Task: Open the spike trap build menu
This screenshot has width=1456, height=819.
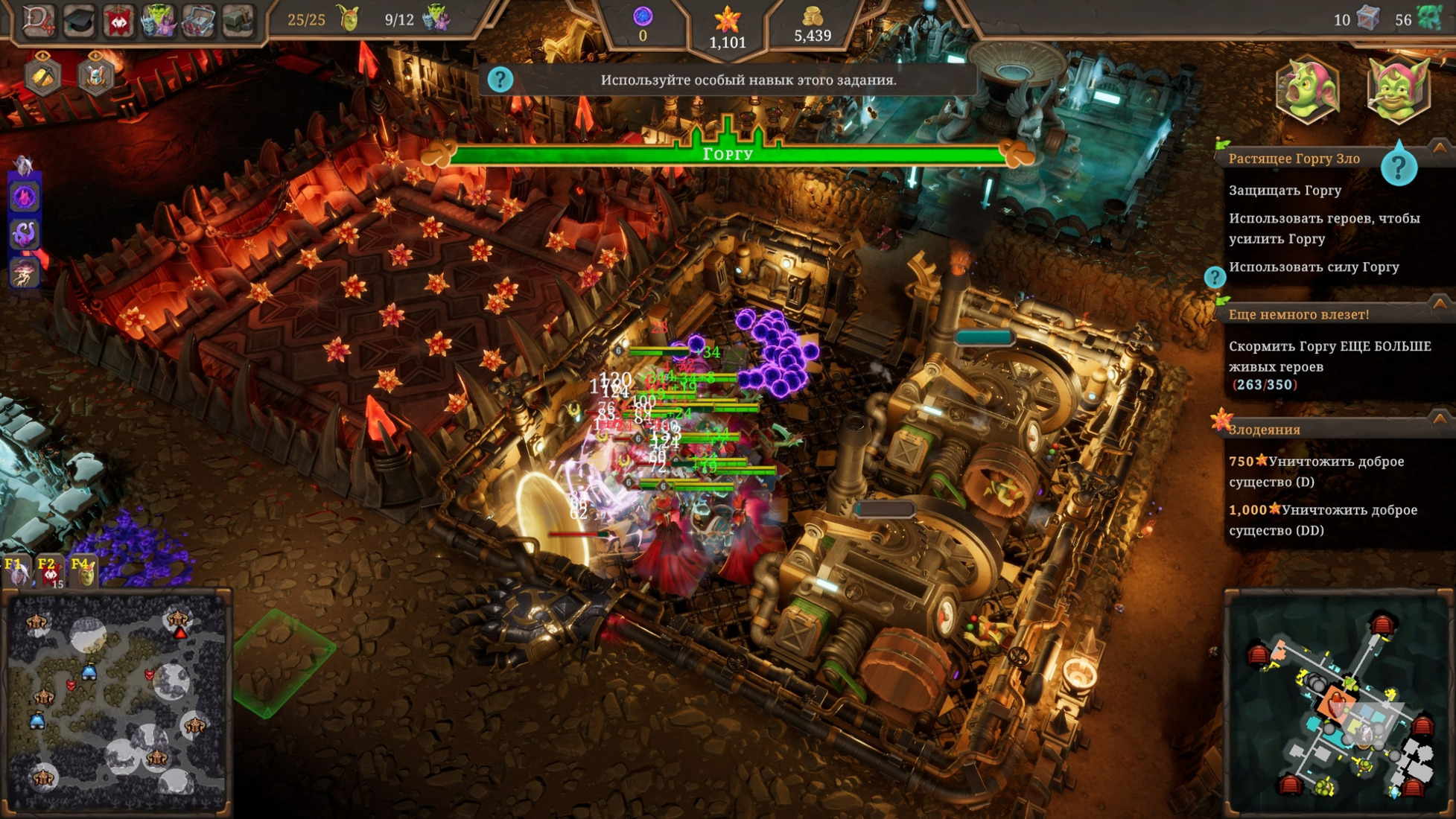Action: click(198, 22)
